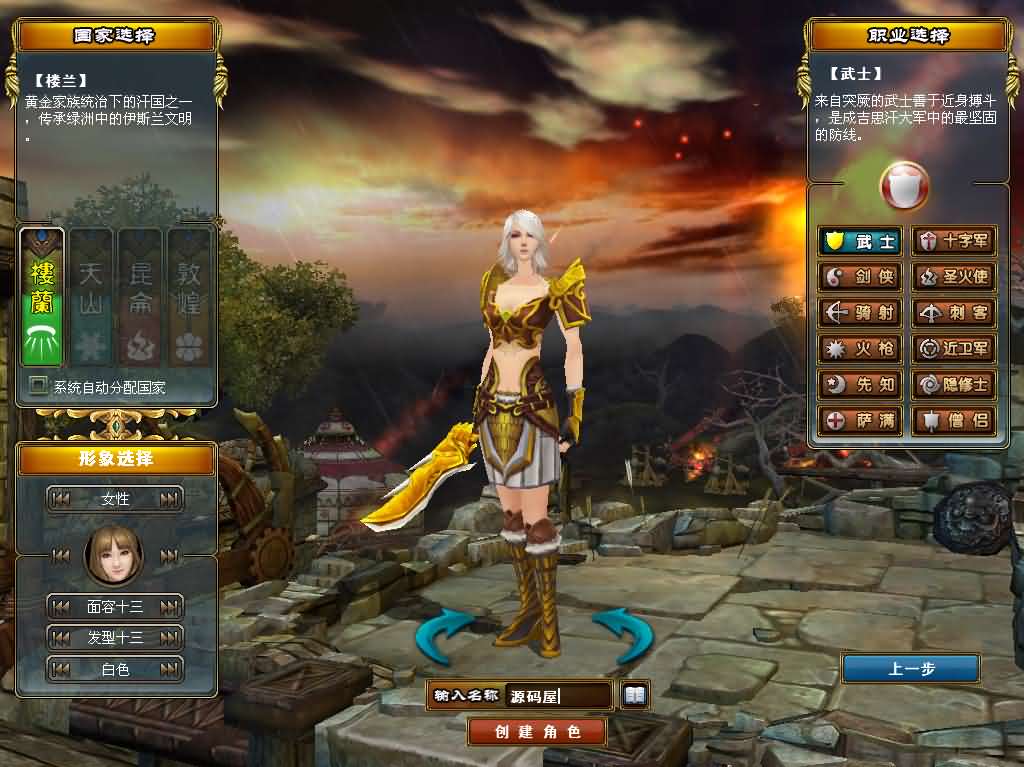Click the 输入名称 name input field
Image resolution: width=1024 pixels, height=767 pixels.
click(x=558, y=695)
